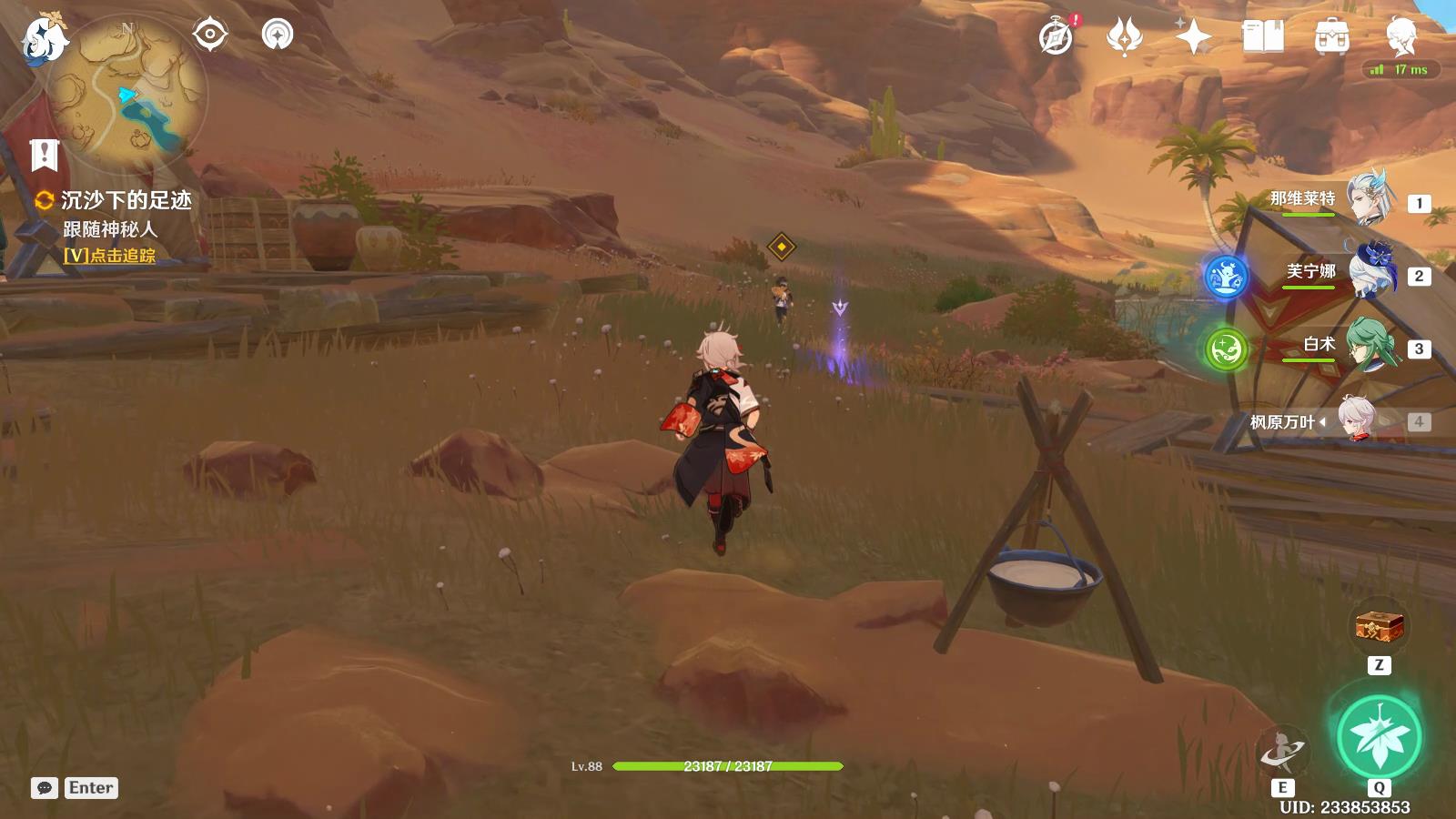Open the adventurer compass events icon
1456x819 pixels.
[1057, 37]
